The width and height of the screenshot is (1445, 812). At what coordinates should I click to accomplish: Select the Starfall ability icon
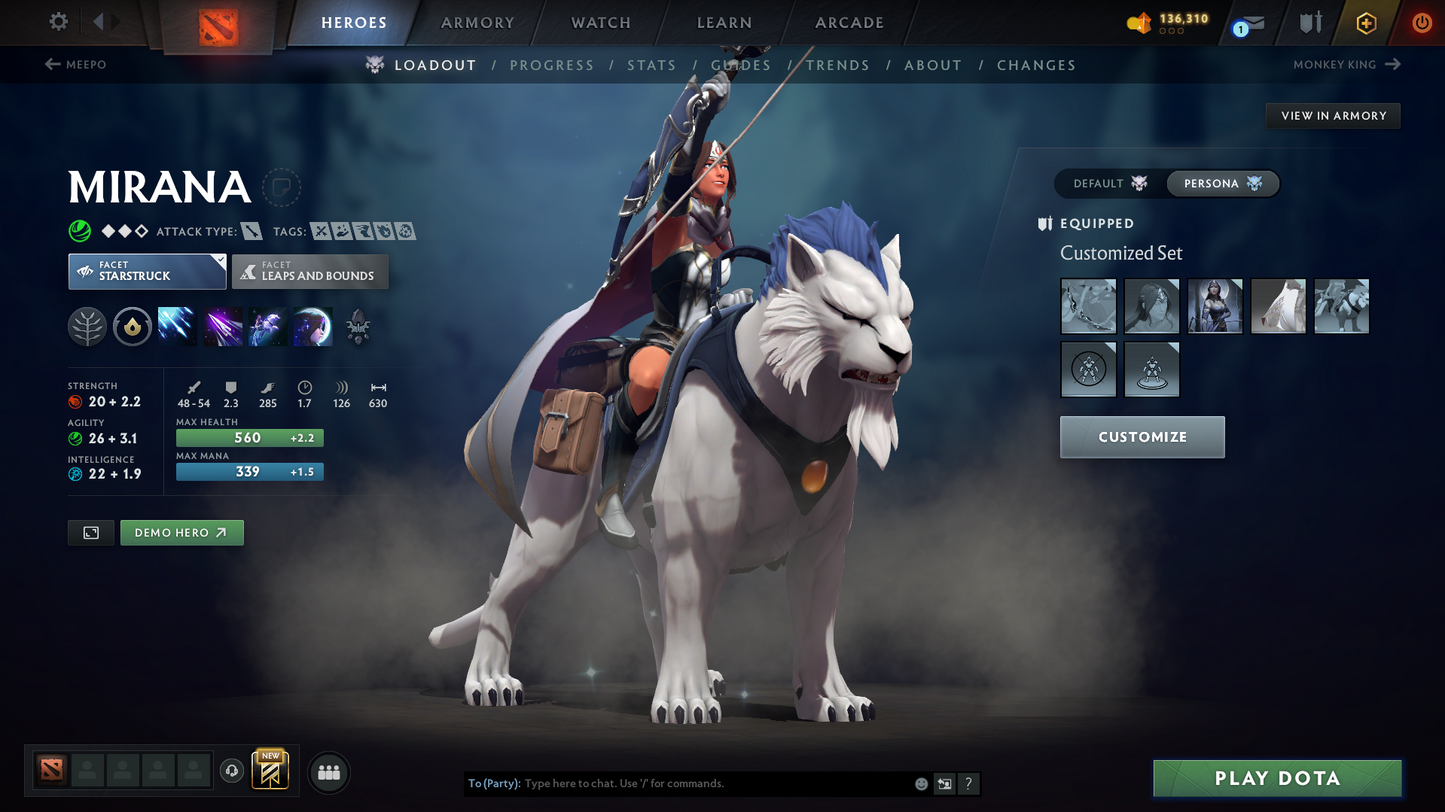(176, 327)
